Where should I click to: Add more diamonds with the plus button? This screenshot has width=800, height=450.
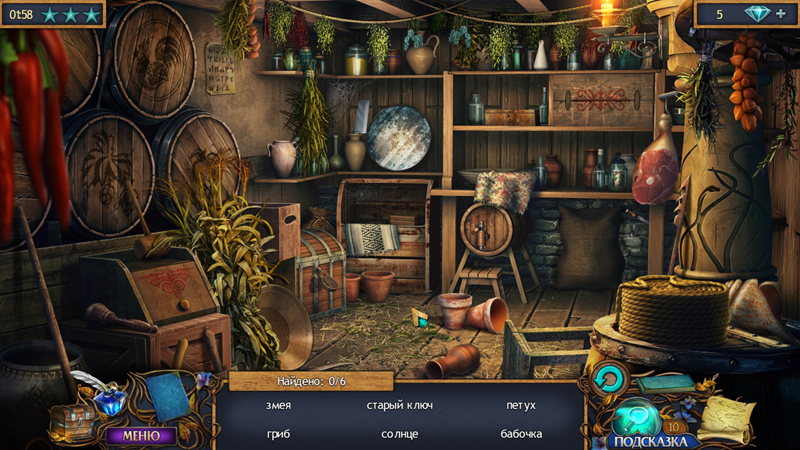coord(781,14)
